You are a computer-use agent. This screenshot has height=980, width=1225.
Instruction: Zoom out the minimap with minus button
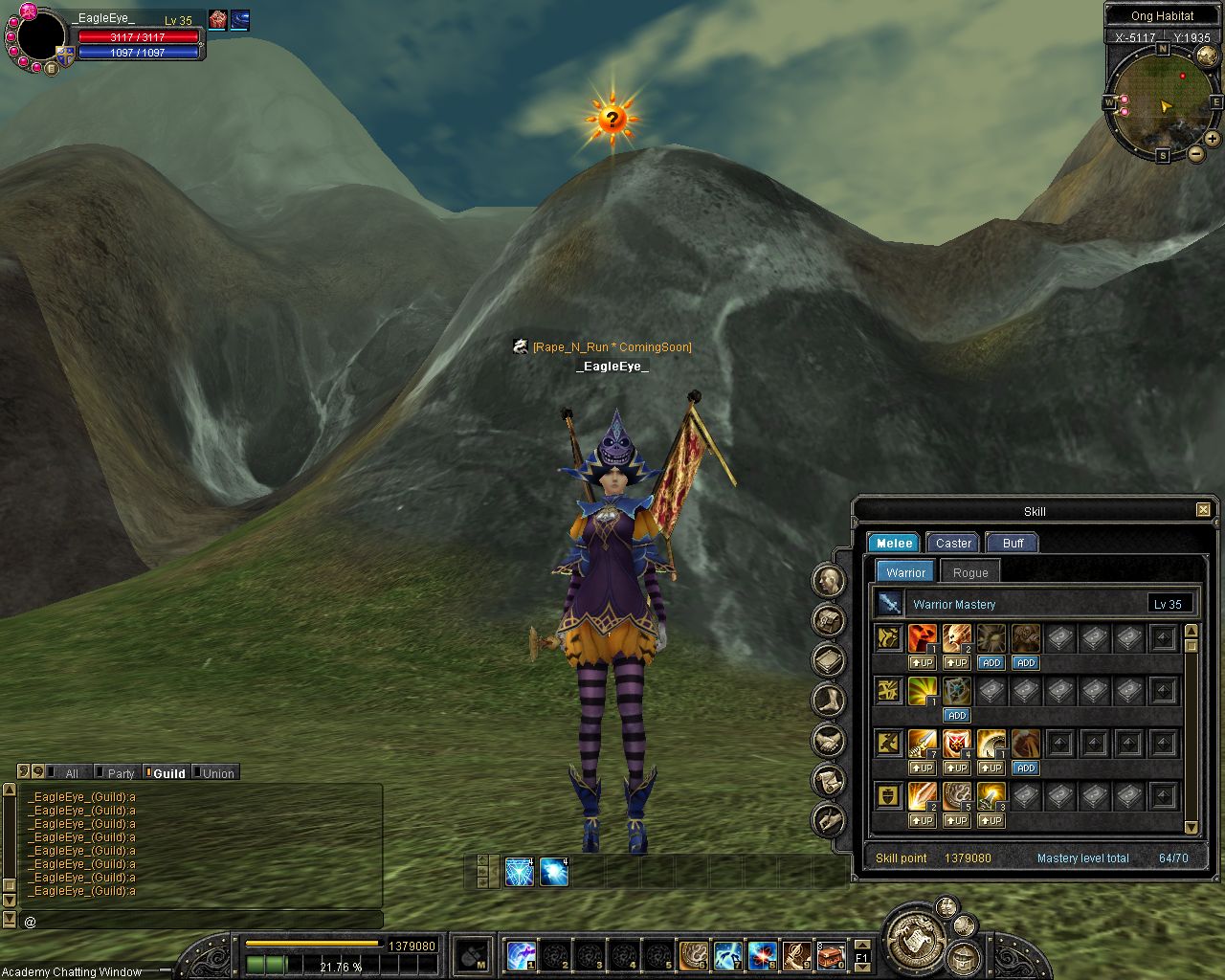click(1196, 154)
